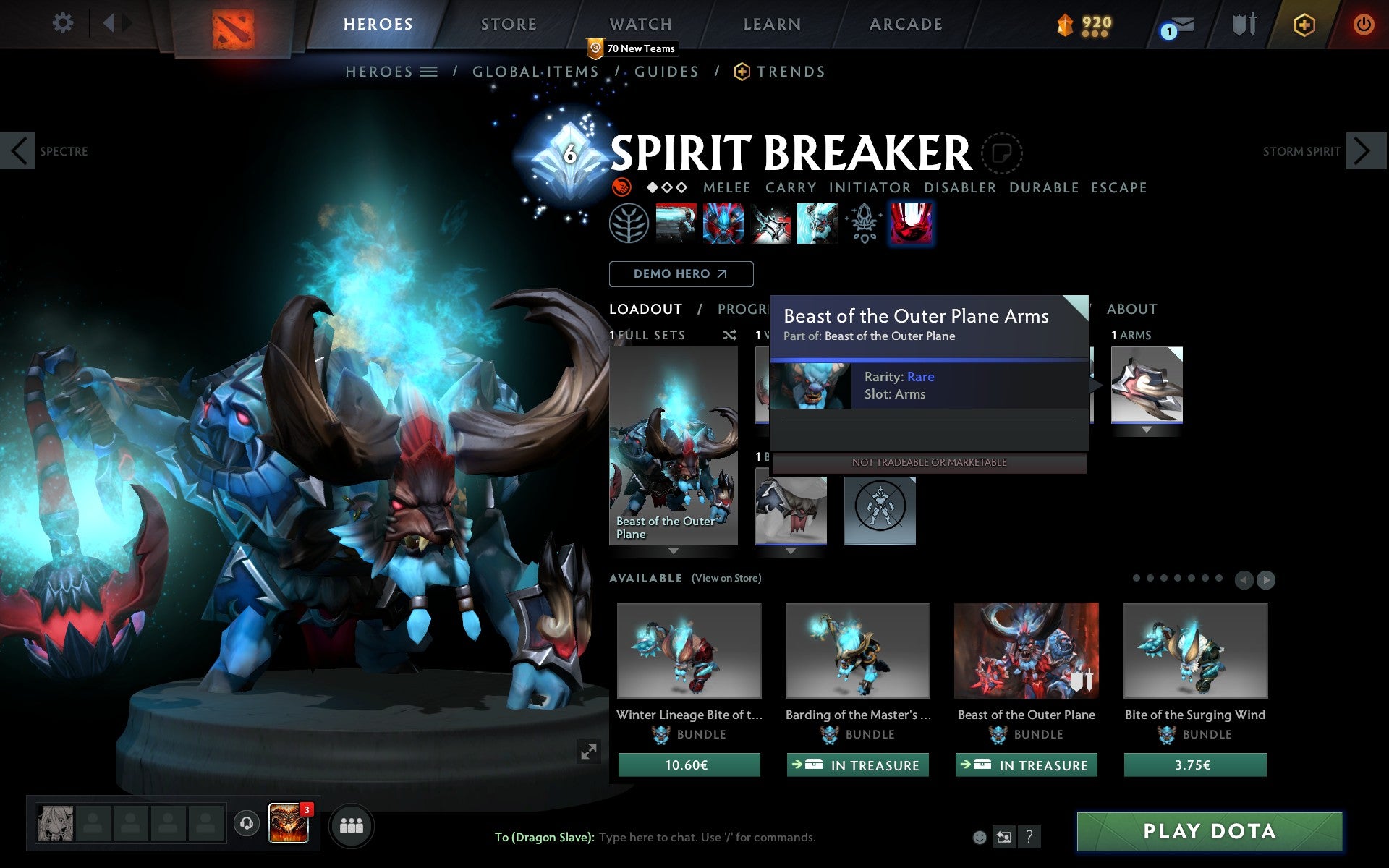Toggle the shuffle icon beside Full Sets
Screen dimensions: 1389x868
click(x=730, y=335)
